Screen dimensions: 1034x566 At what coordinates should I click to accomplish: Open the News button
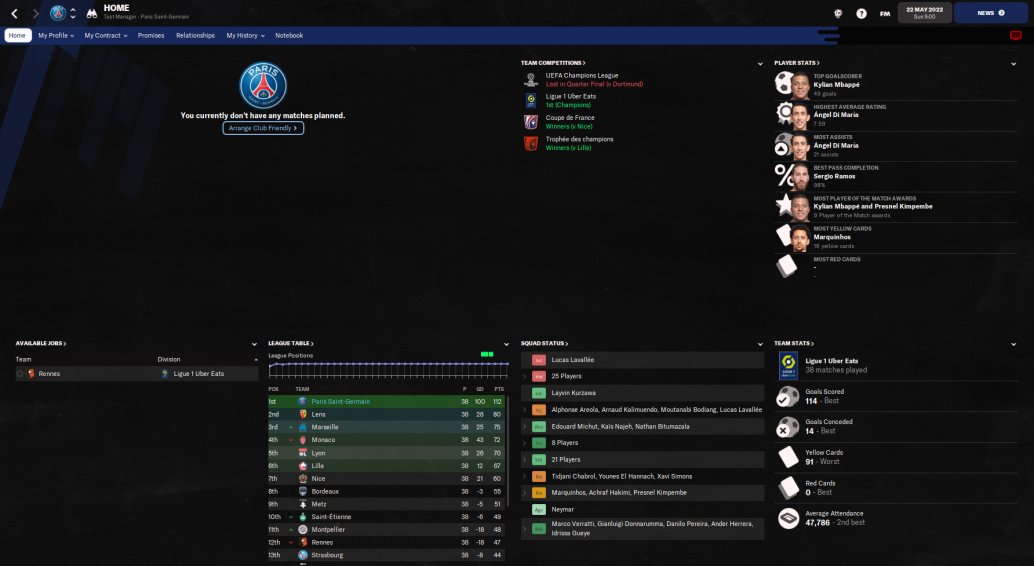pos(990,13)
